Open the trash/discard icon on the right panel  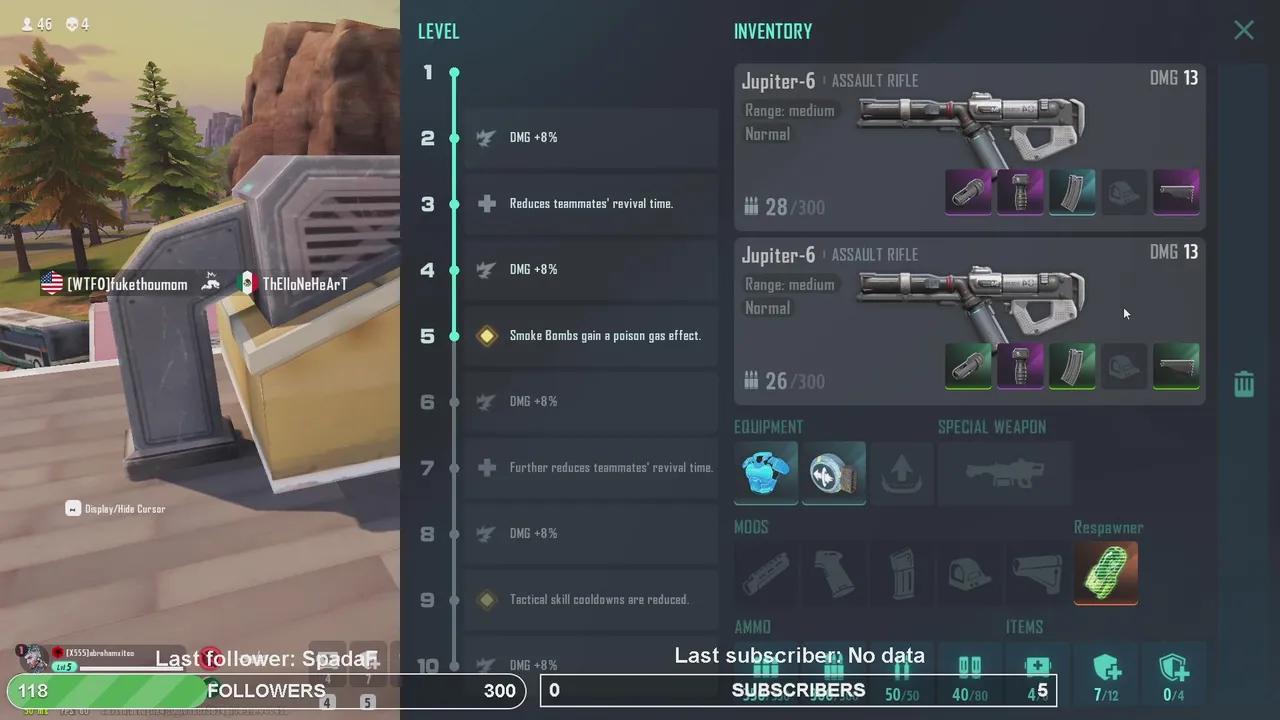1243,383
